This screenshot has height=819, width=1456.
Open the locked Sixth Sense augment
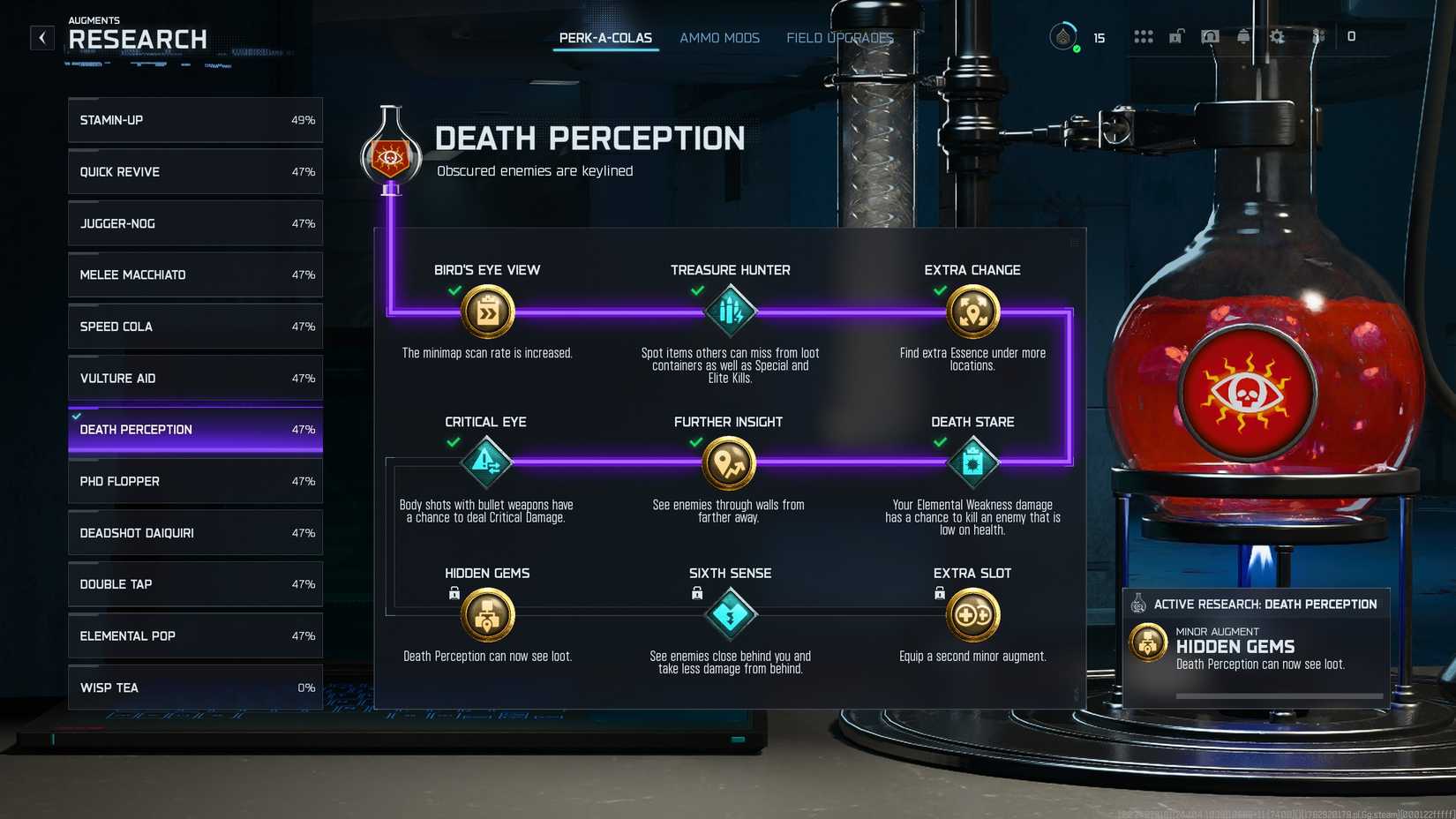coord(730,614)
